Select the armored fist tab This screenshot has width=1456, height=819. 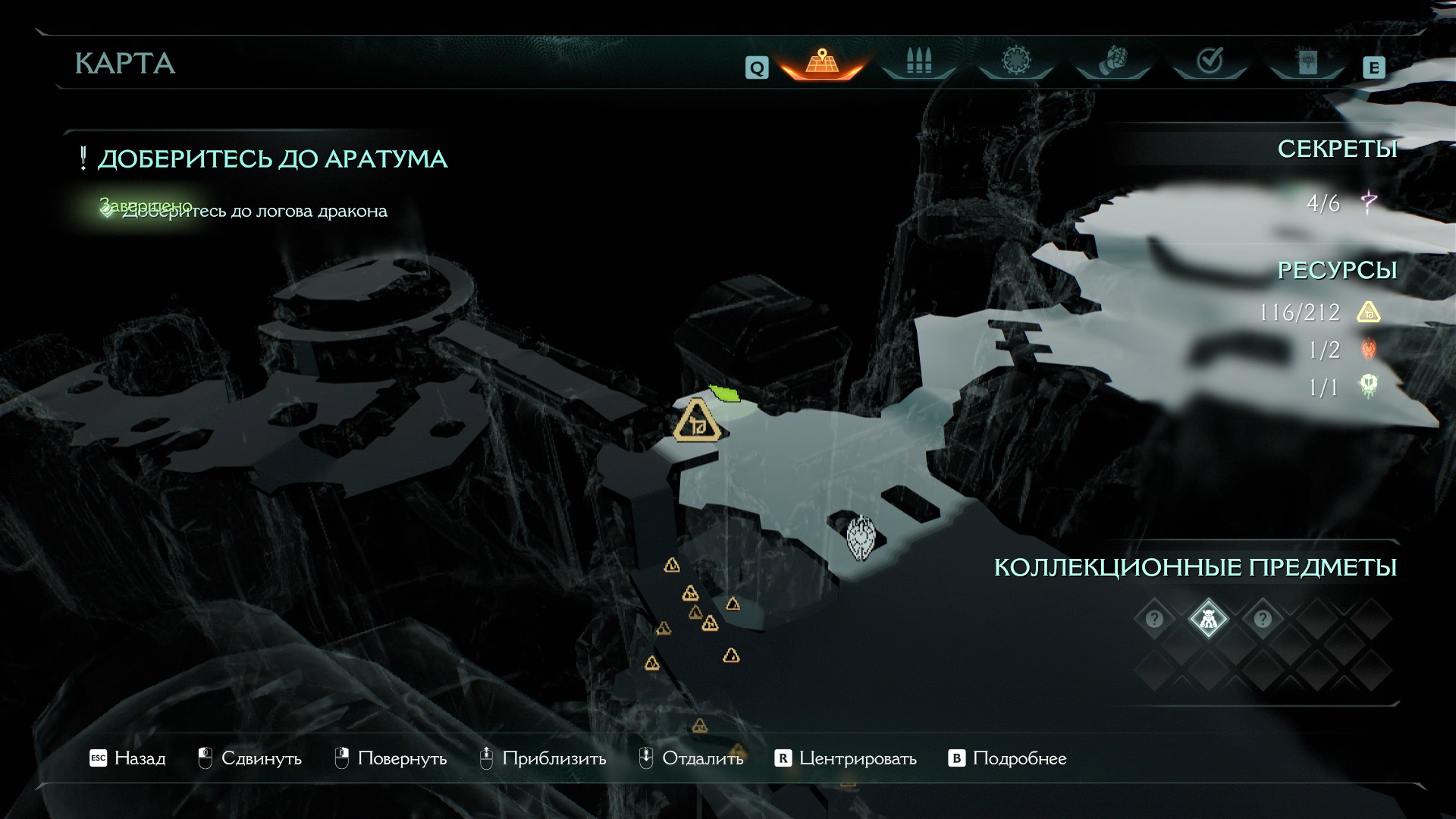pos(1112,61)
